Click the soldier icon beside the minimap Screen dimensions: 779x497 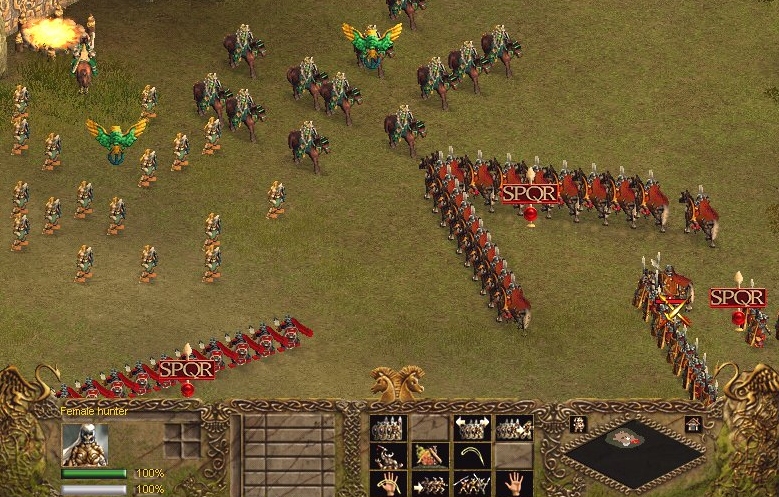(x=577, y=424)
